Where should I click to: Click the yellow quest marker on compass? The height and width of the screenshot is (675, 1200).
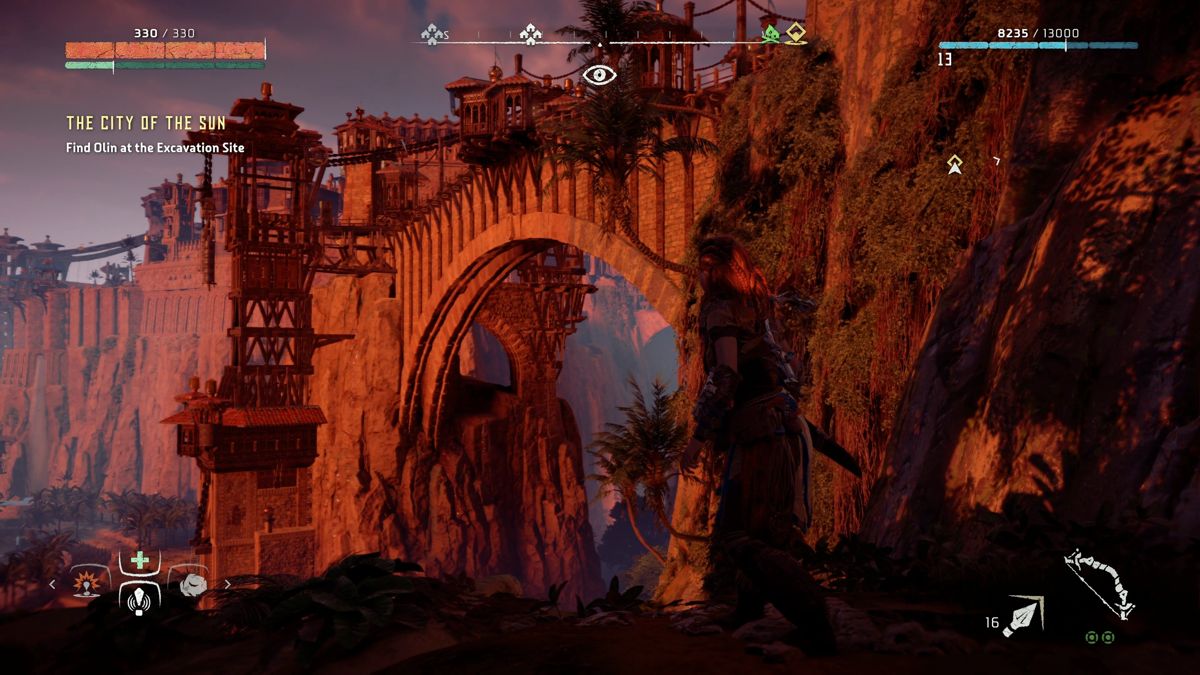point(795,33)
